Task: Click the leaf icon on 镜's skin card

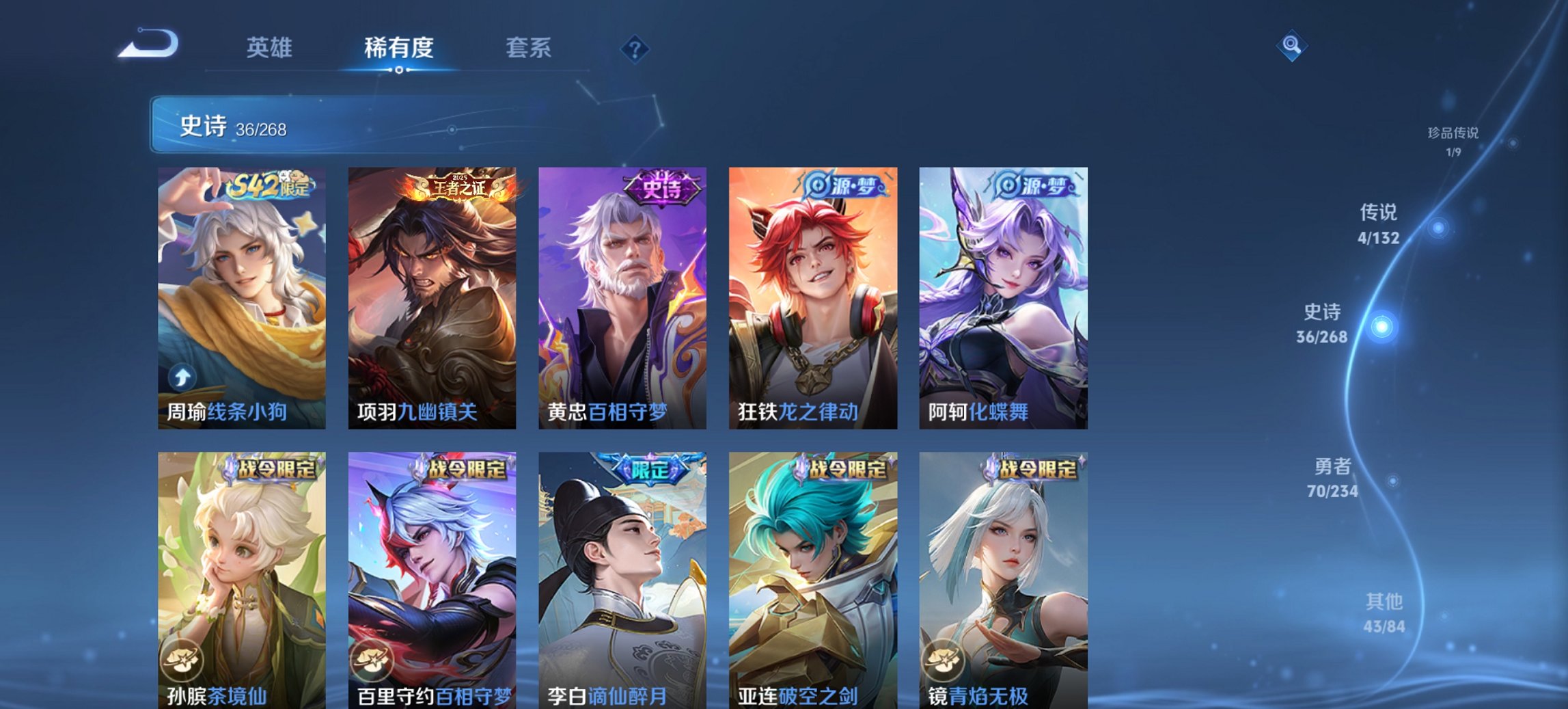Action: pos(945,660)
